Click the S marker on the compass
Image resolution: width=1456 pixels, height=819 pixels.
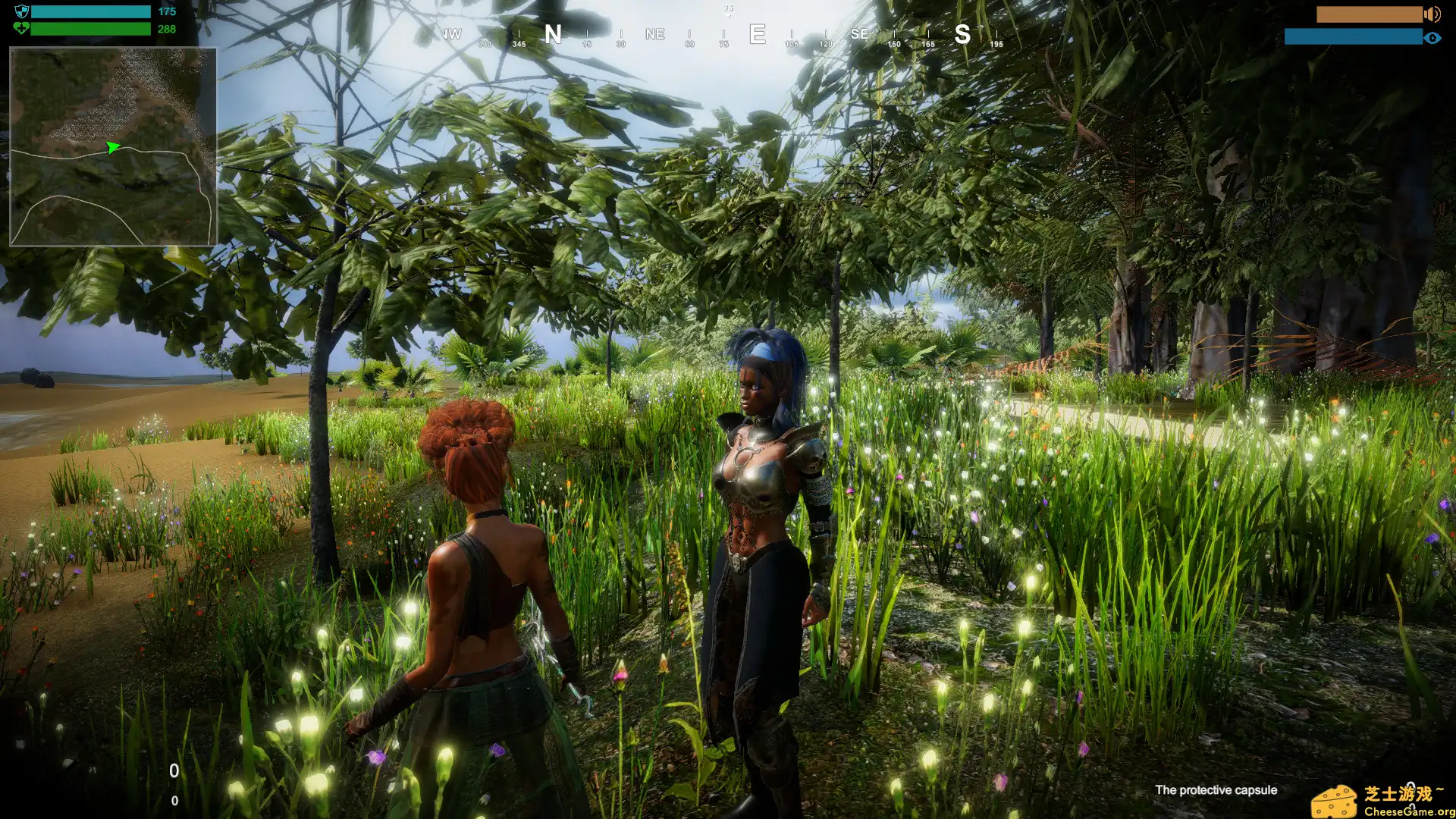tap(964, 34)
